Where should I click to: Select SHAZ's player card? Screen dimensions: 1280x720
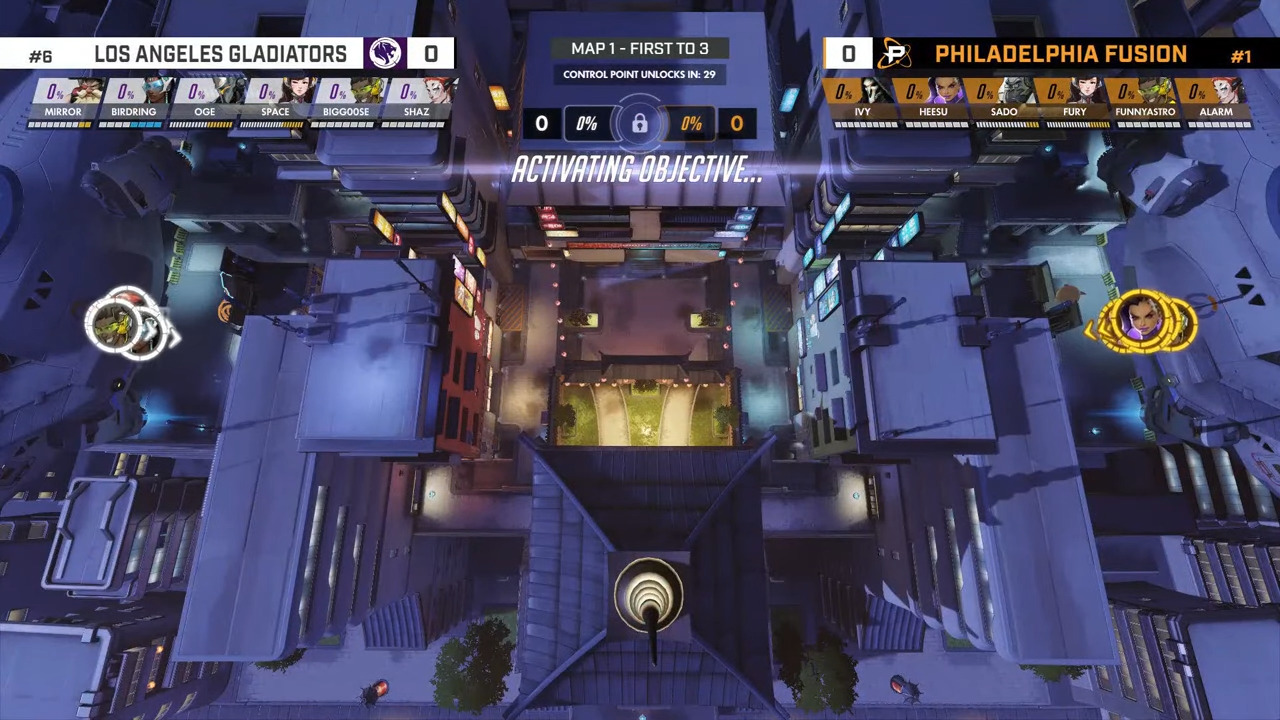(x=417, y=102)
